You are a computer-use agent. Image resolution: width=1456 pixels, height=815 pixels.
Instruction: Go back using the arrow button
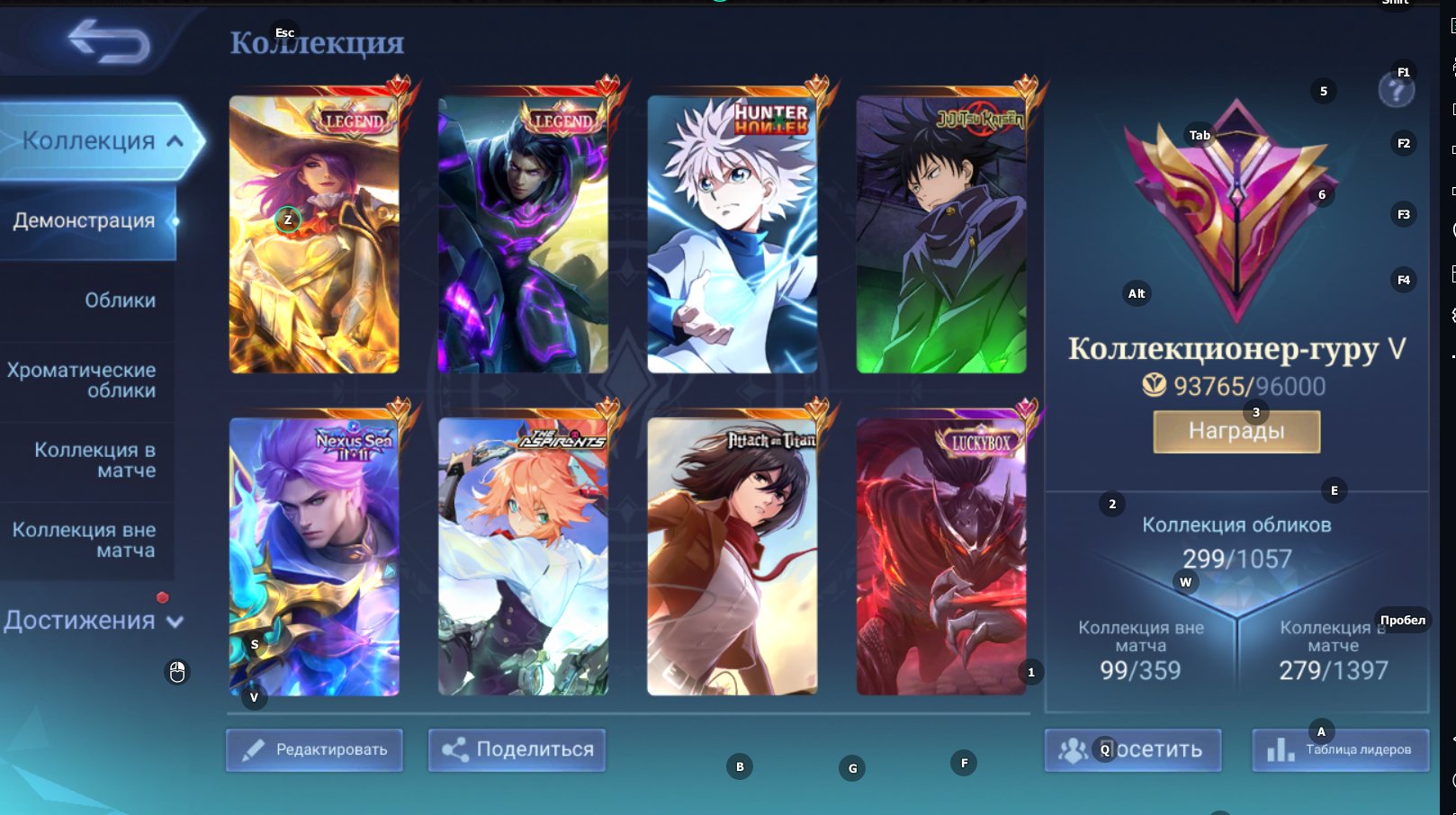(109, 41)
